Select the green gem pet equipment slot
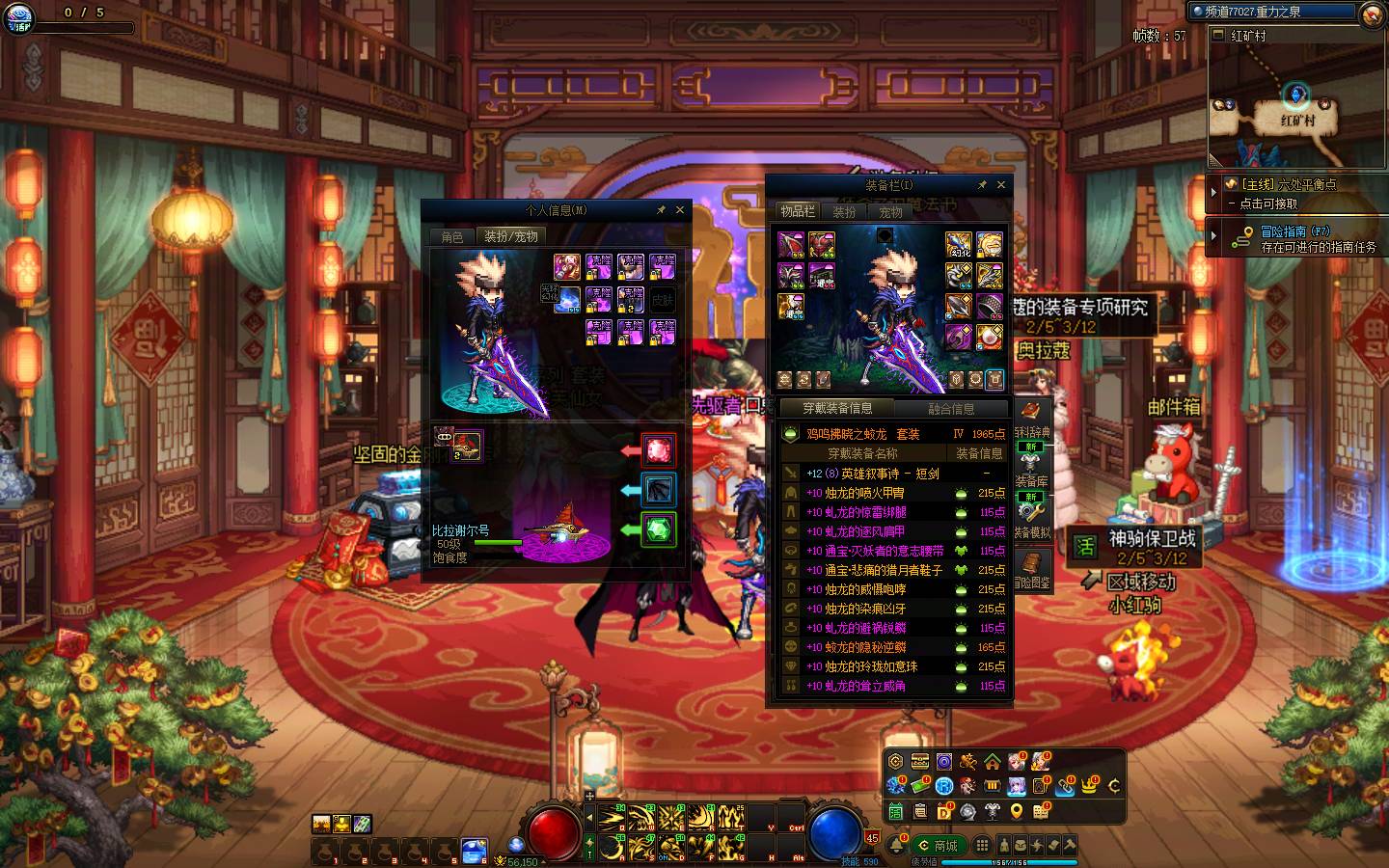This screenshot has width=1389, height=868. [659, 529]
